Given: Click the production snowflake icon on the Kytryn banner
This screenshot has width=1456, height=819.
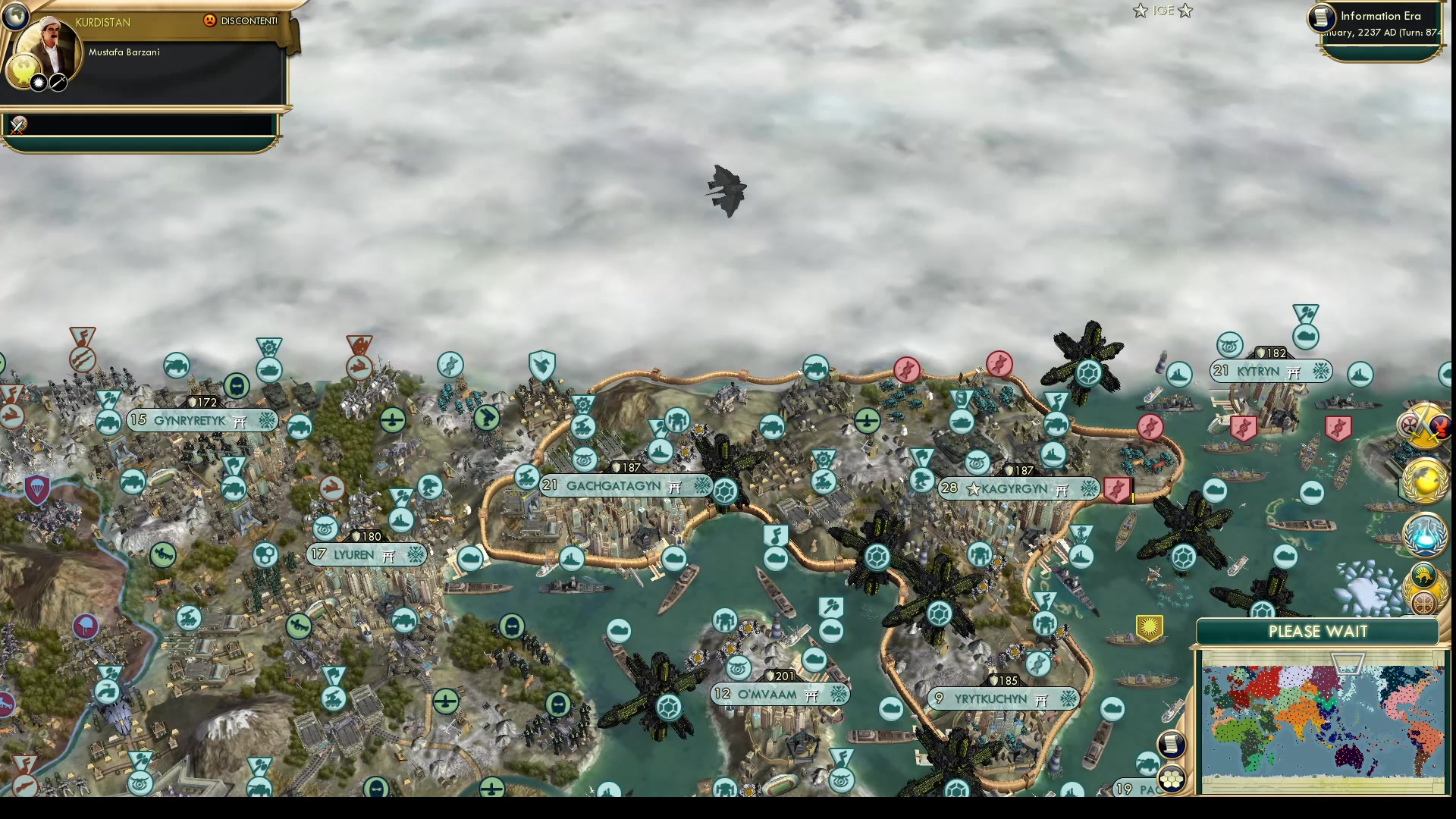Looking at the screenshot, I should [1320, 371].
